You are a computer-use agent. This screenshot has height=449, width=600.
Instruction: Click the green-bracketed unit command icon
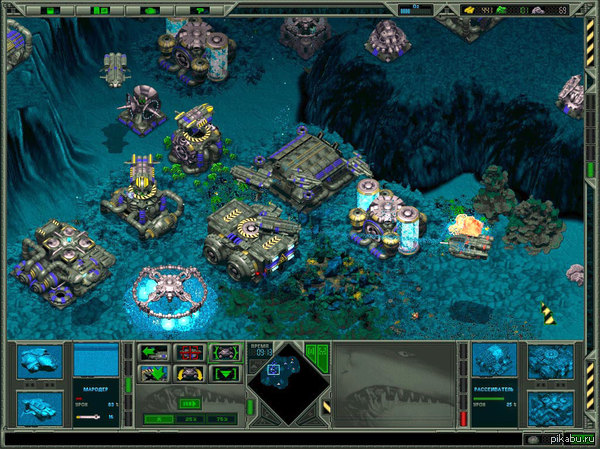[225, 352]
